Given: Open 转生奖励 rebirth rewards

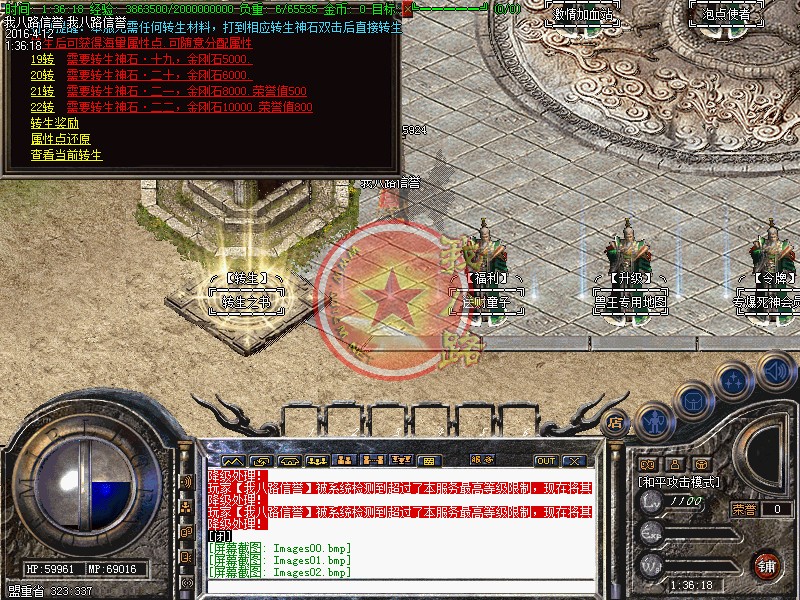Looking at the screenshot, I should click(55, 123).
